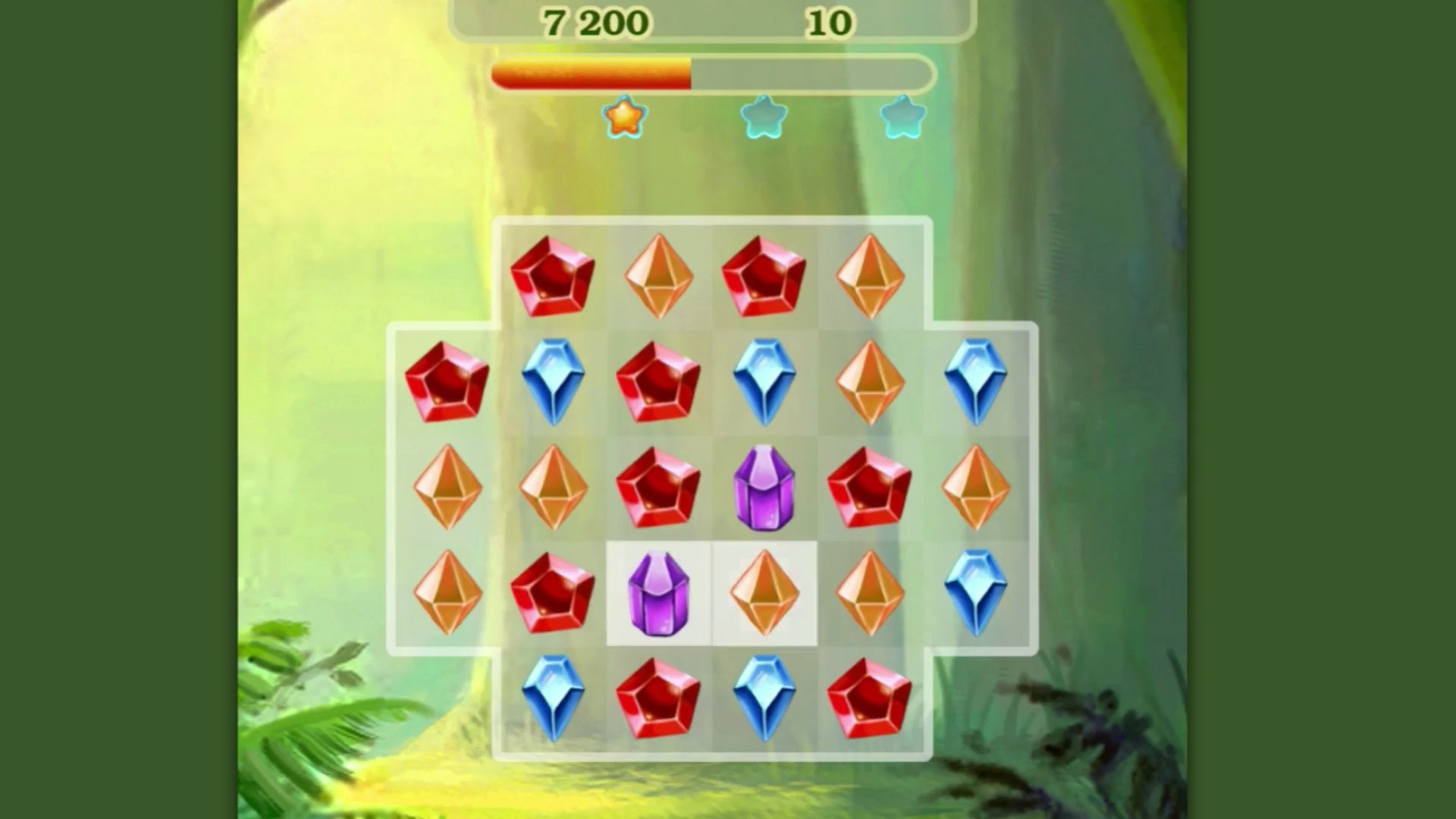Click the rightmost unfilled star
This screenshot has height=819, width=1456.
902,115
